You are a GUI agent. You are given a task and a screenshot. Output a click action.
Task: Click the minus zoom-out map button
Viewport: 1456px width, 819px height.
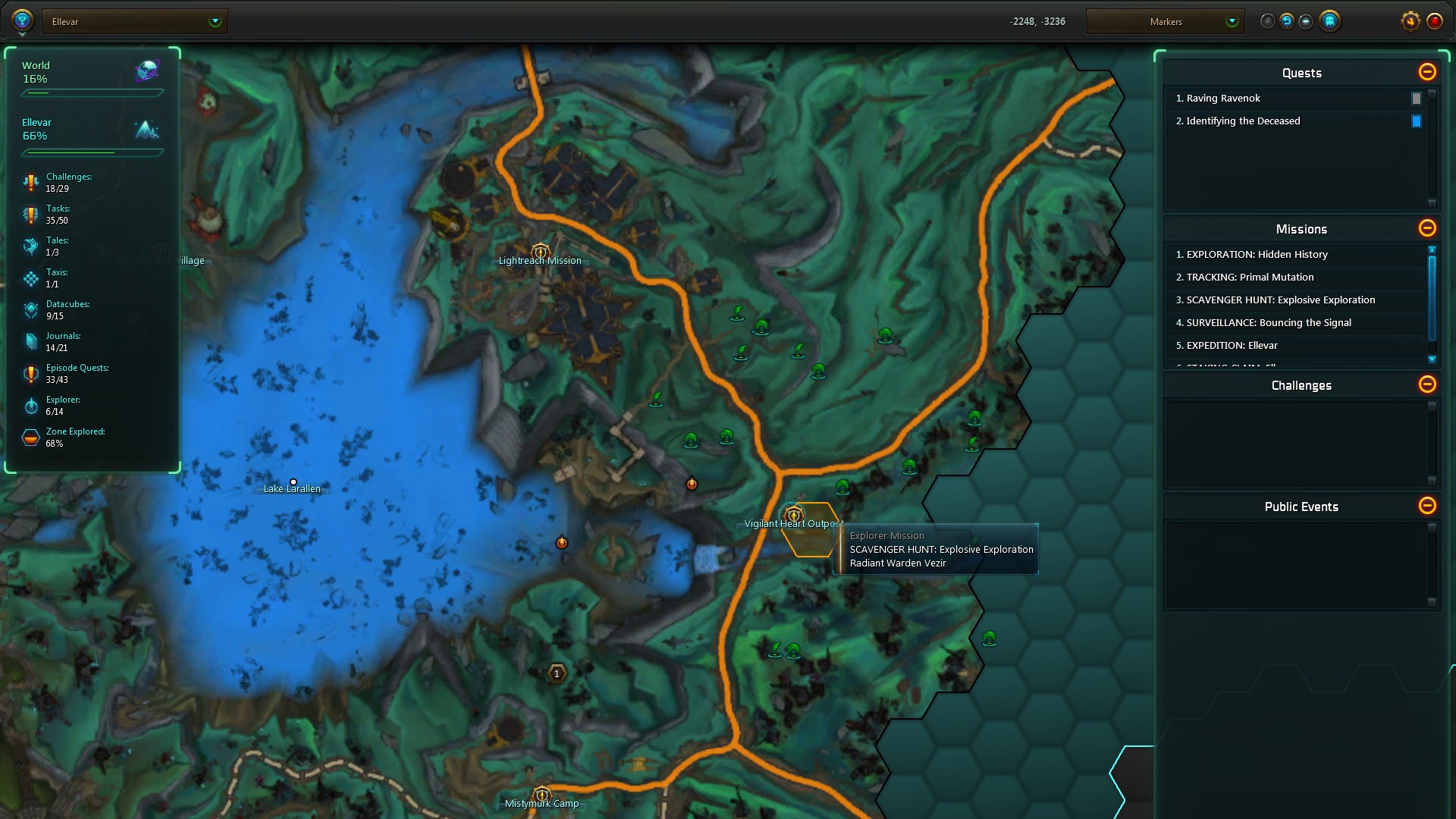coord(1305,21)
